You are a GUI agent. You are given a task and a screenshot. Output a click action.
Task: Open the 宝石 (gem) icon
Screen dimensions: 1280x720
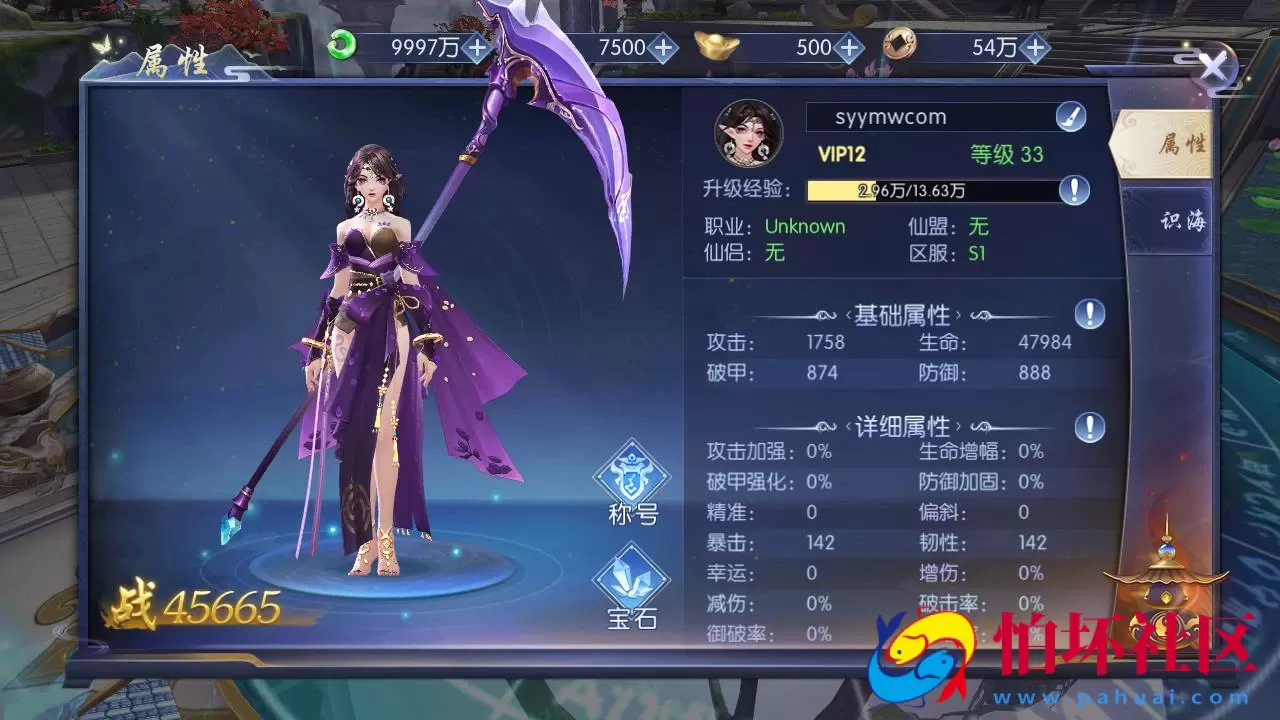(630, 580)
